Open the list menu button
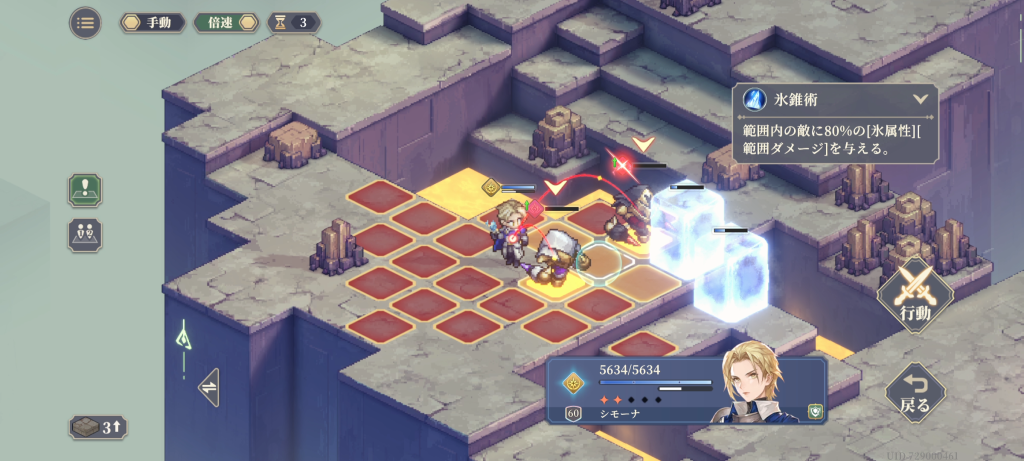The image size is (1024, 461). tap(85, 22)
